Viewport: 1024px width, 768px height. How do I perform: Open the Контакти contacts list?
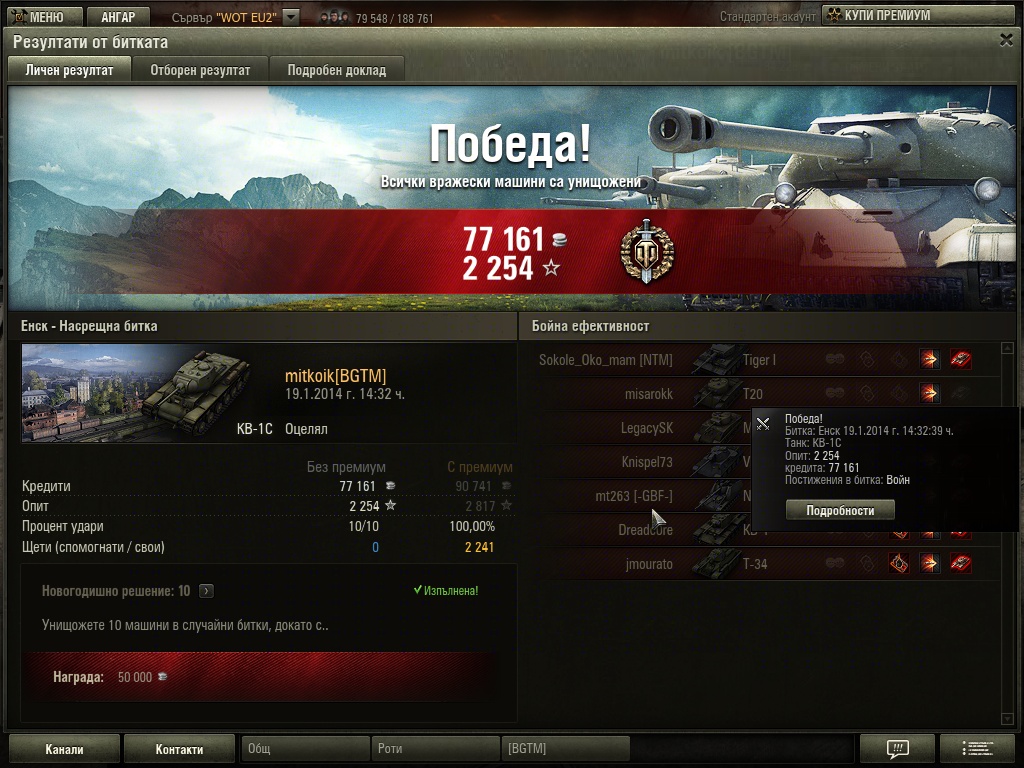tap(179, 749)
